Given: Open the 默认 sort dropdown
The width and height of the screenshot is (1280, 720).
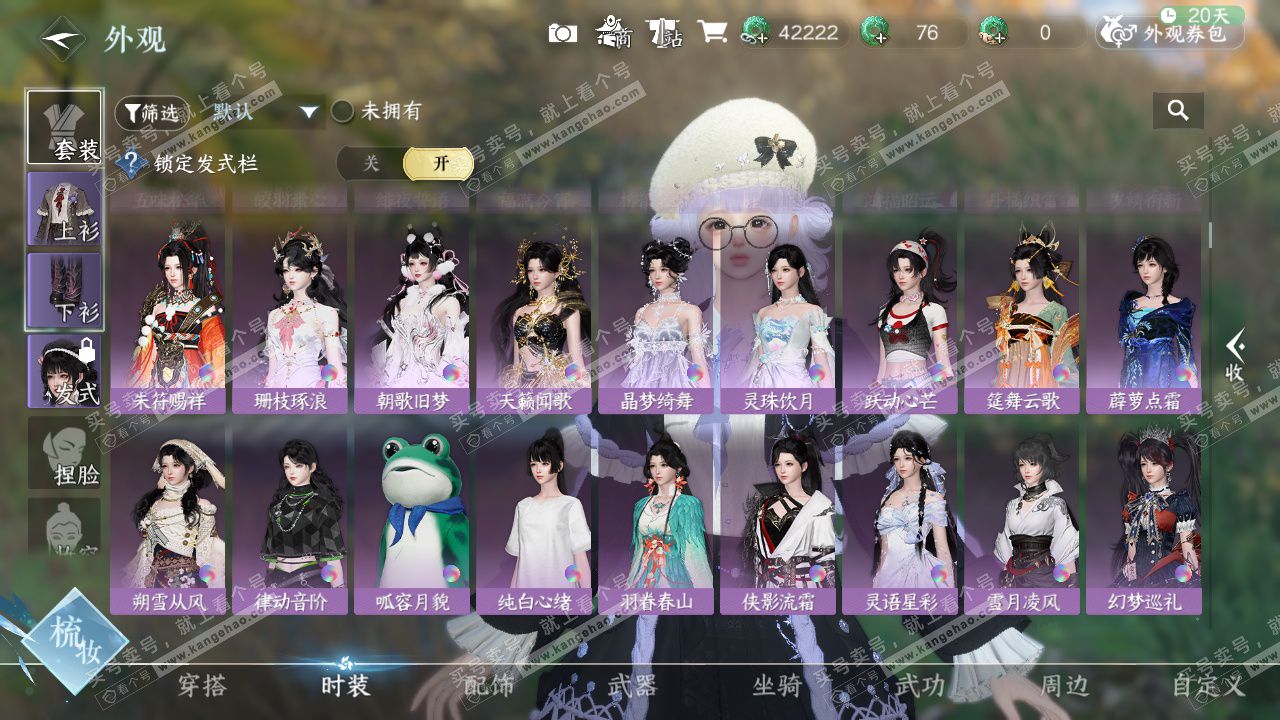Looking at the screenshot, I should 264,112.
